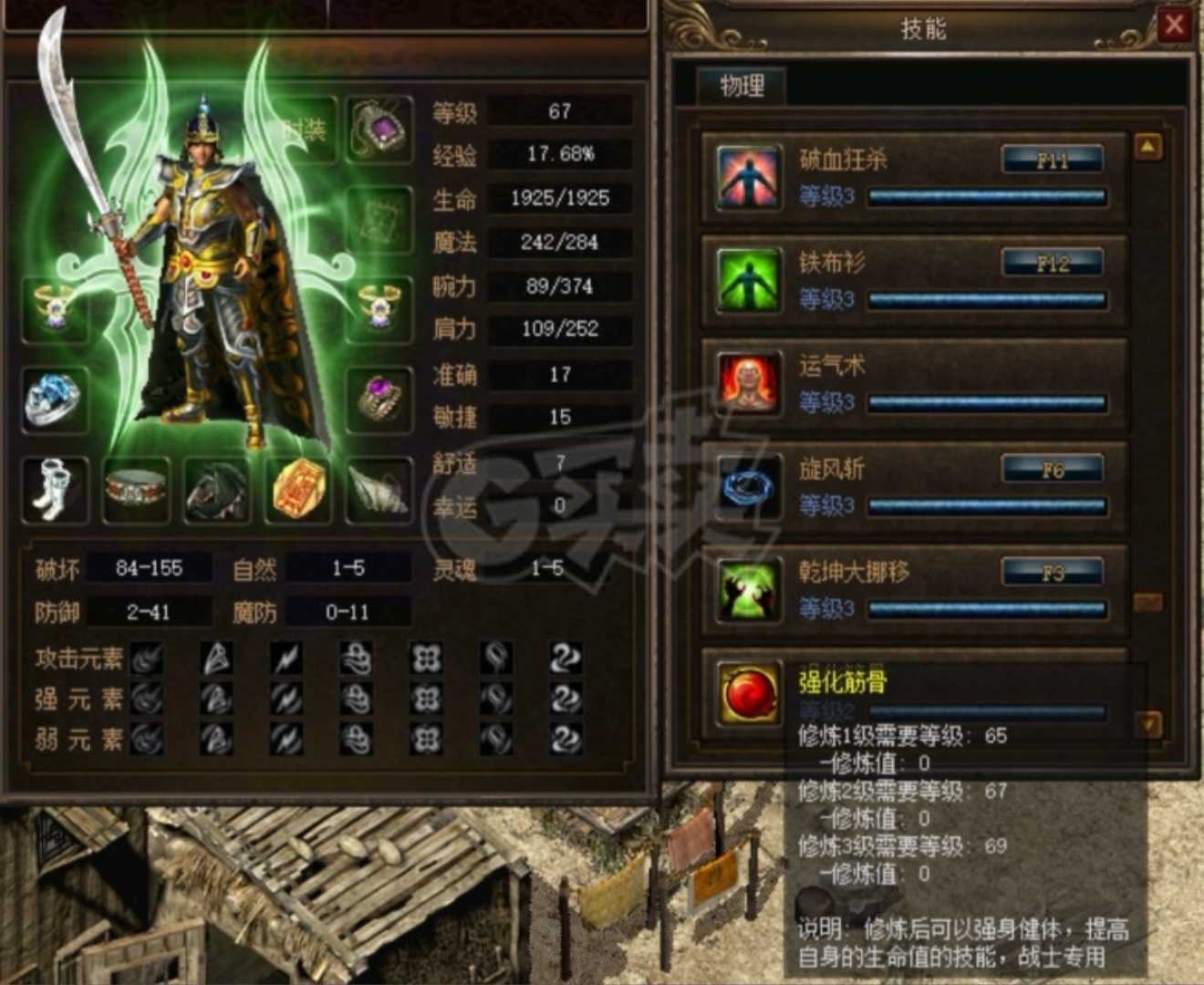Toggle the last icon in 弱元素 row

pos(566,741)
